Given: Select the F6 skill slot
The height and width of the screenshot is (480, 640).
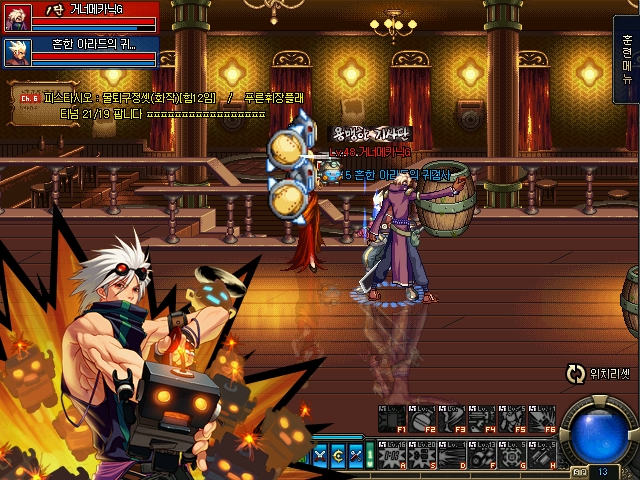Looking at the screenshot, I should [x=542, y=419].
